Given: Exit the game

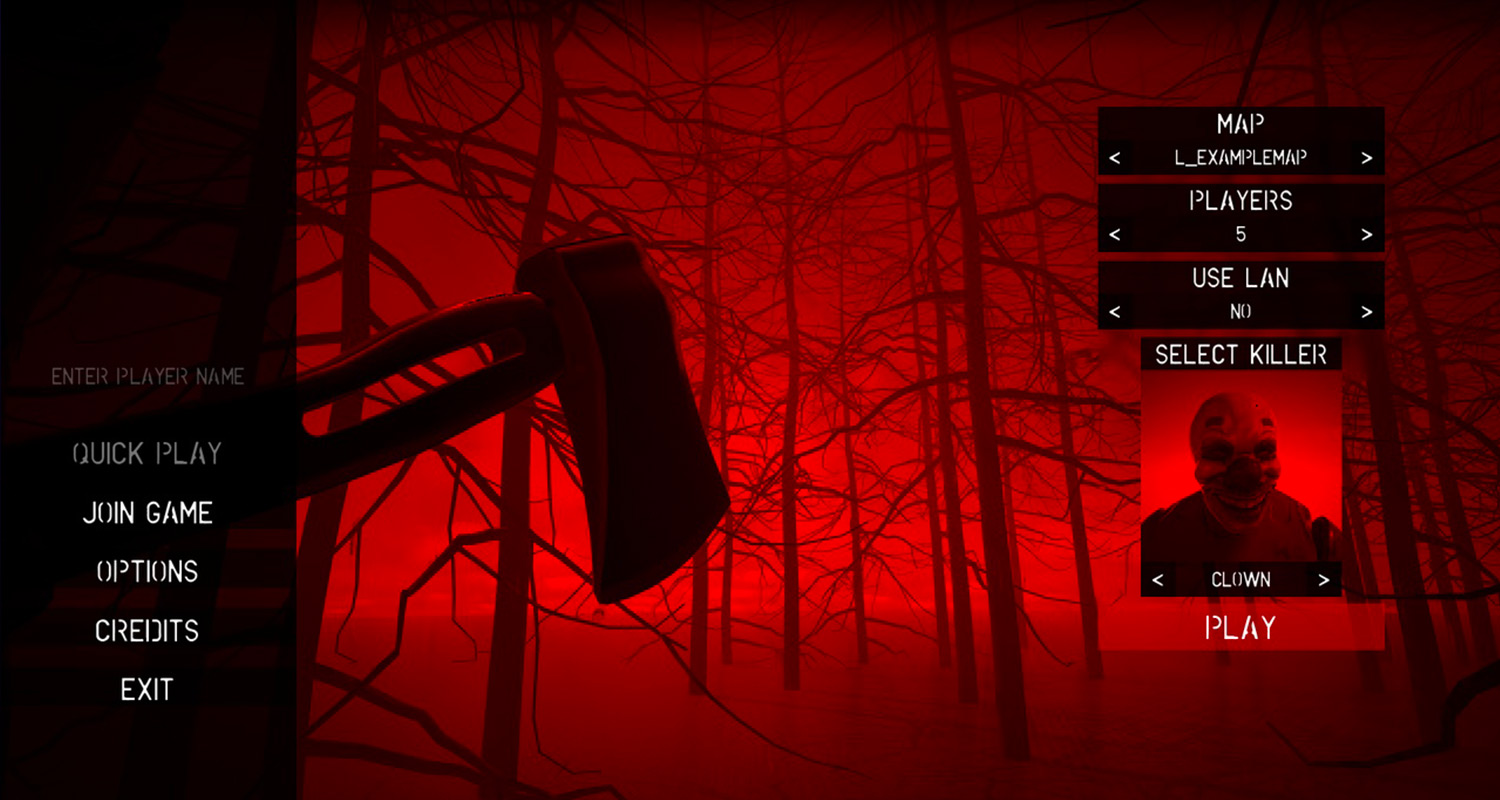Looking at the screenshot, I should coord(147,690).
